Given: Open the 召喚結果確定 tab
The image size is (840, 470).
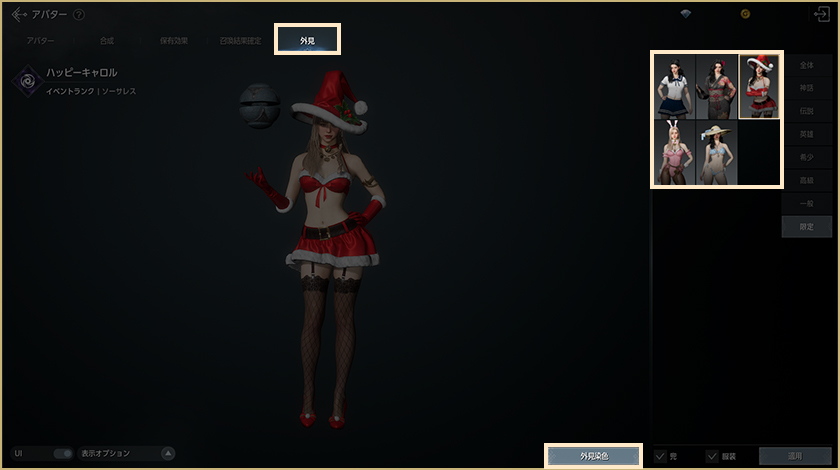Looking at the screenshot, I should coord(241,41).
